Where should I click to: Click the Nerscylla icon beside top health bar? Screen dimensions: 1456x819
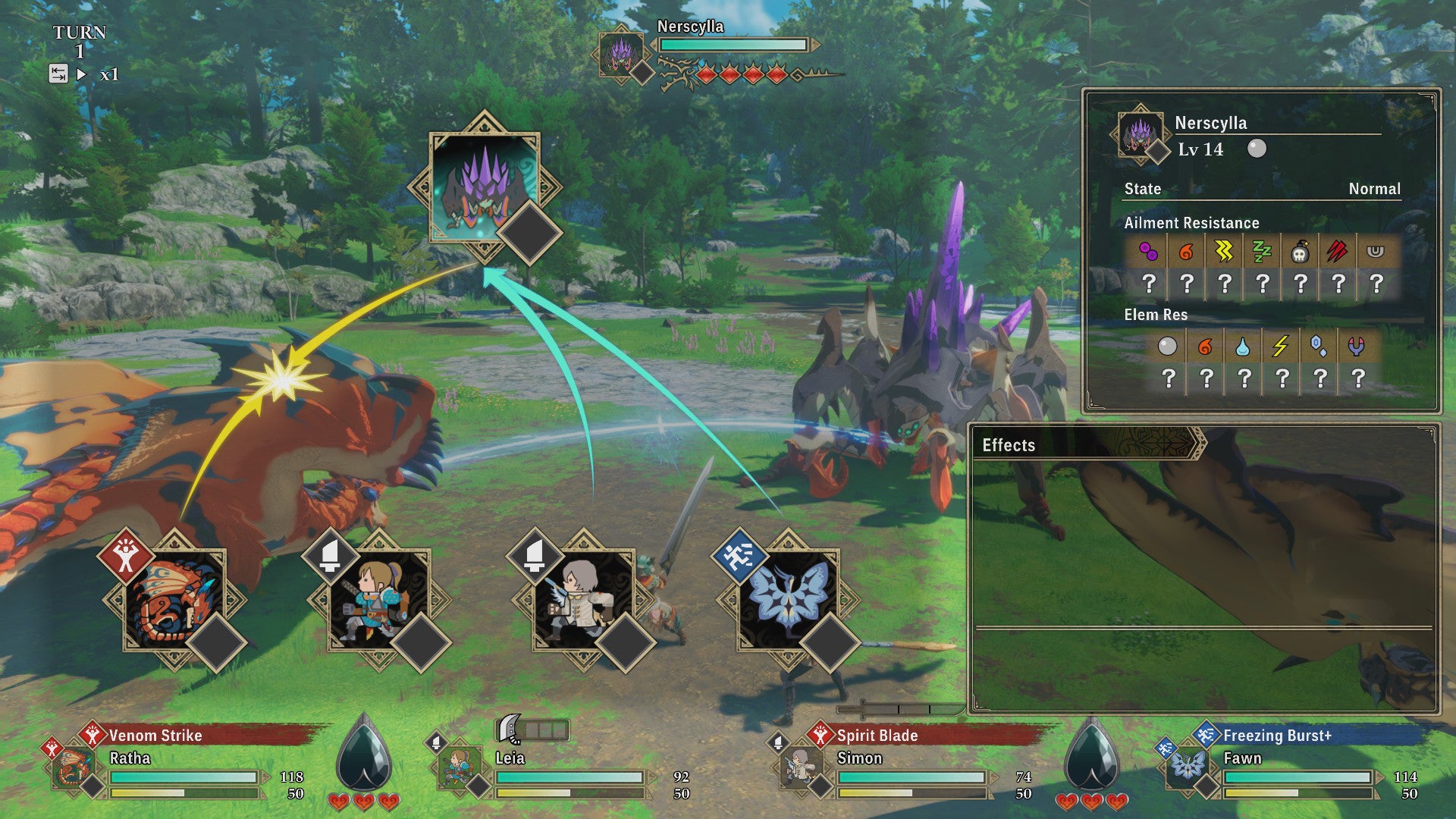pyautogui.click(x=621, y=53)
